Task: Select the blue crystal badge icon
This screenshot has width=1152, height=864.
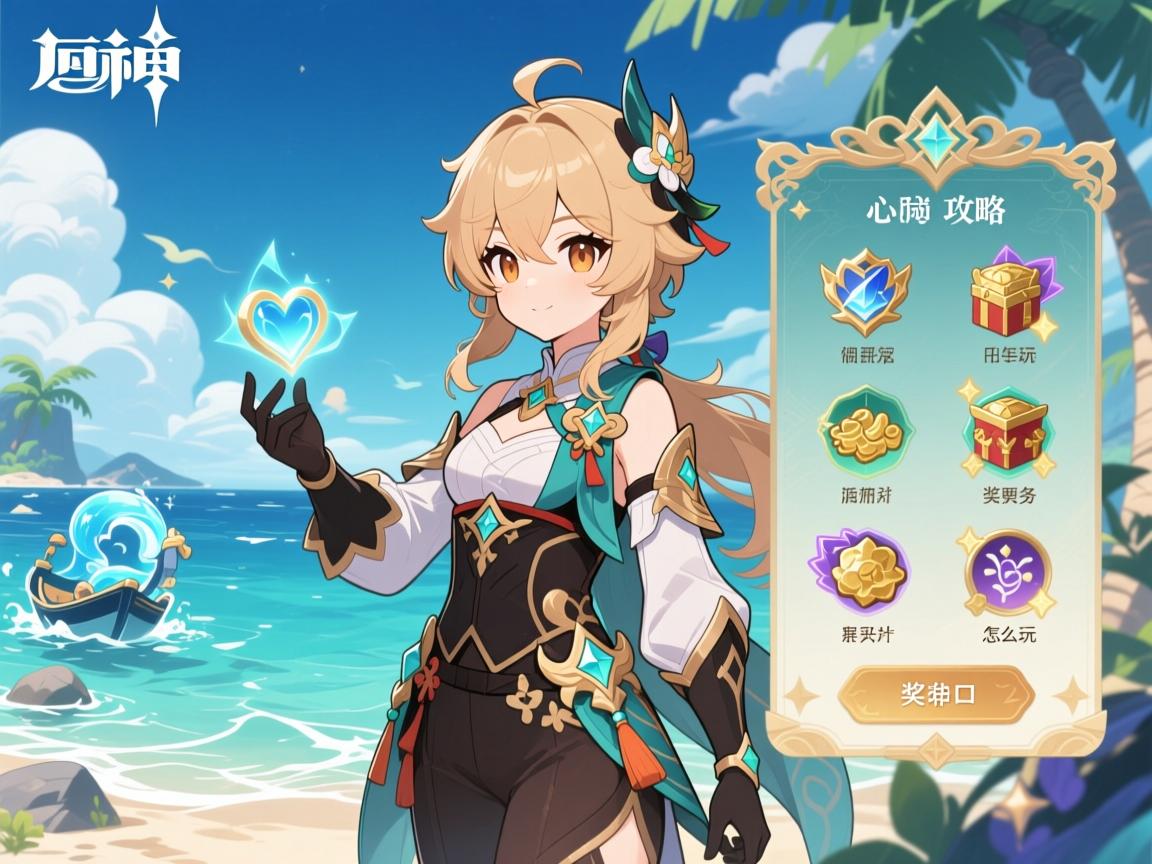Action: tap(865, 293)
